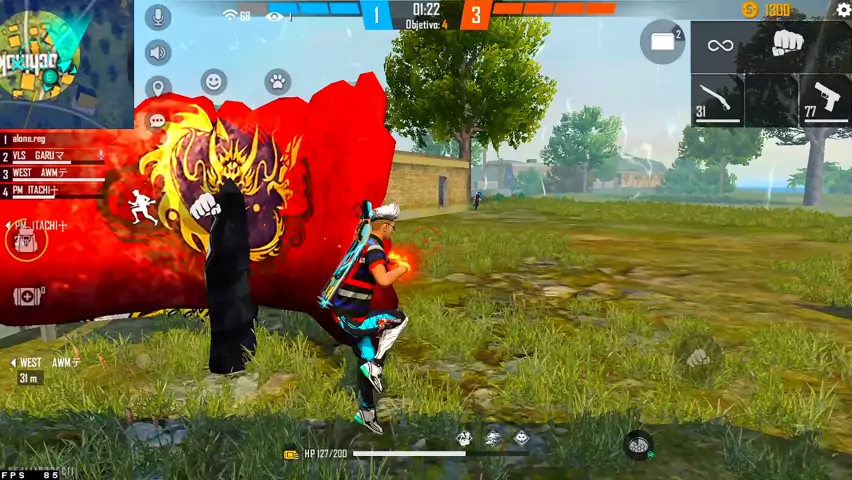Tap the pet paw icon
This screenshot has height=480, width=852.
click(277, 82)
